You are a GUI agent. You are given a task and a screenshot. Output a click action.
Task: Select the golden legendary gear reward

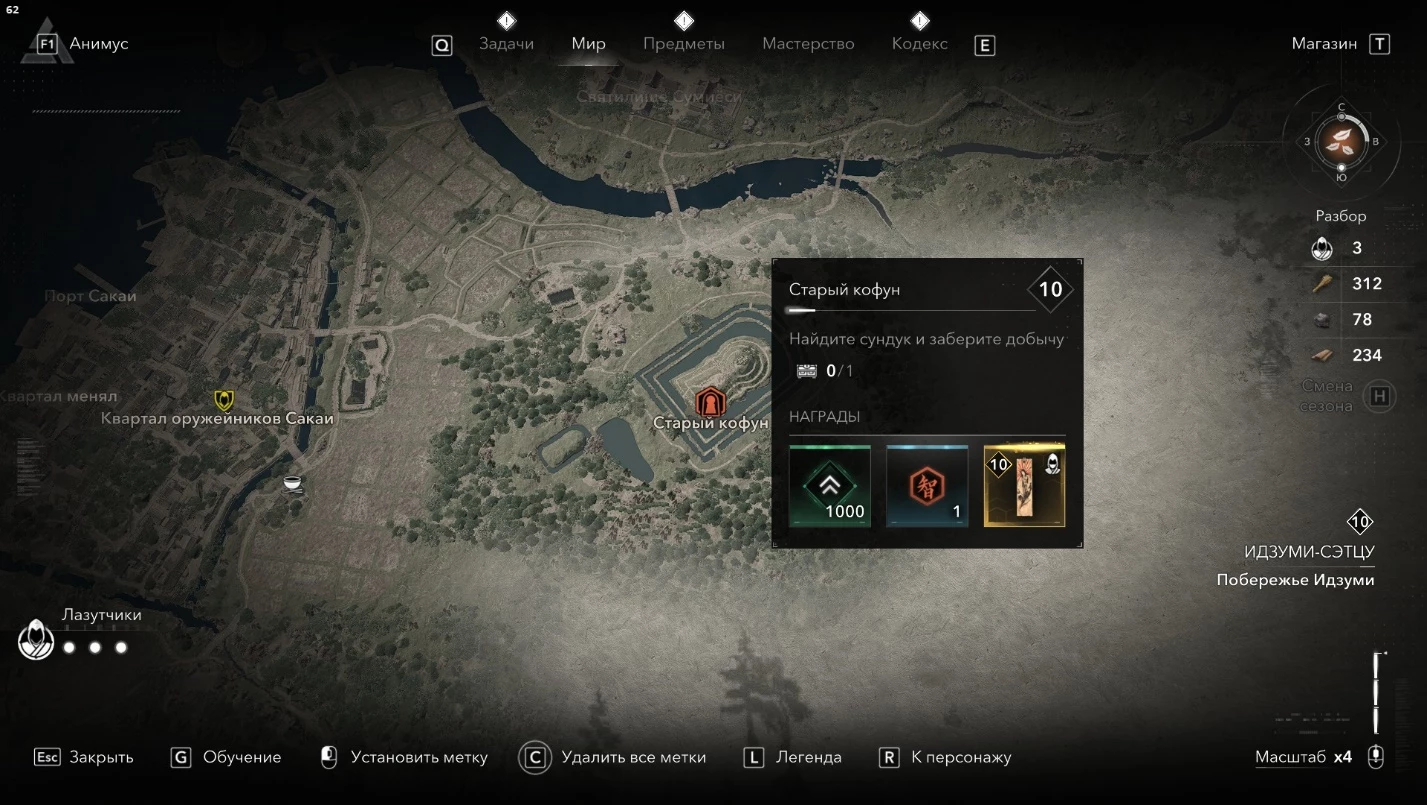click(x=1024, y=486)
